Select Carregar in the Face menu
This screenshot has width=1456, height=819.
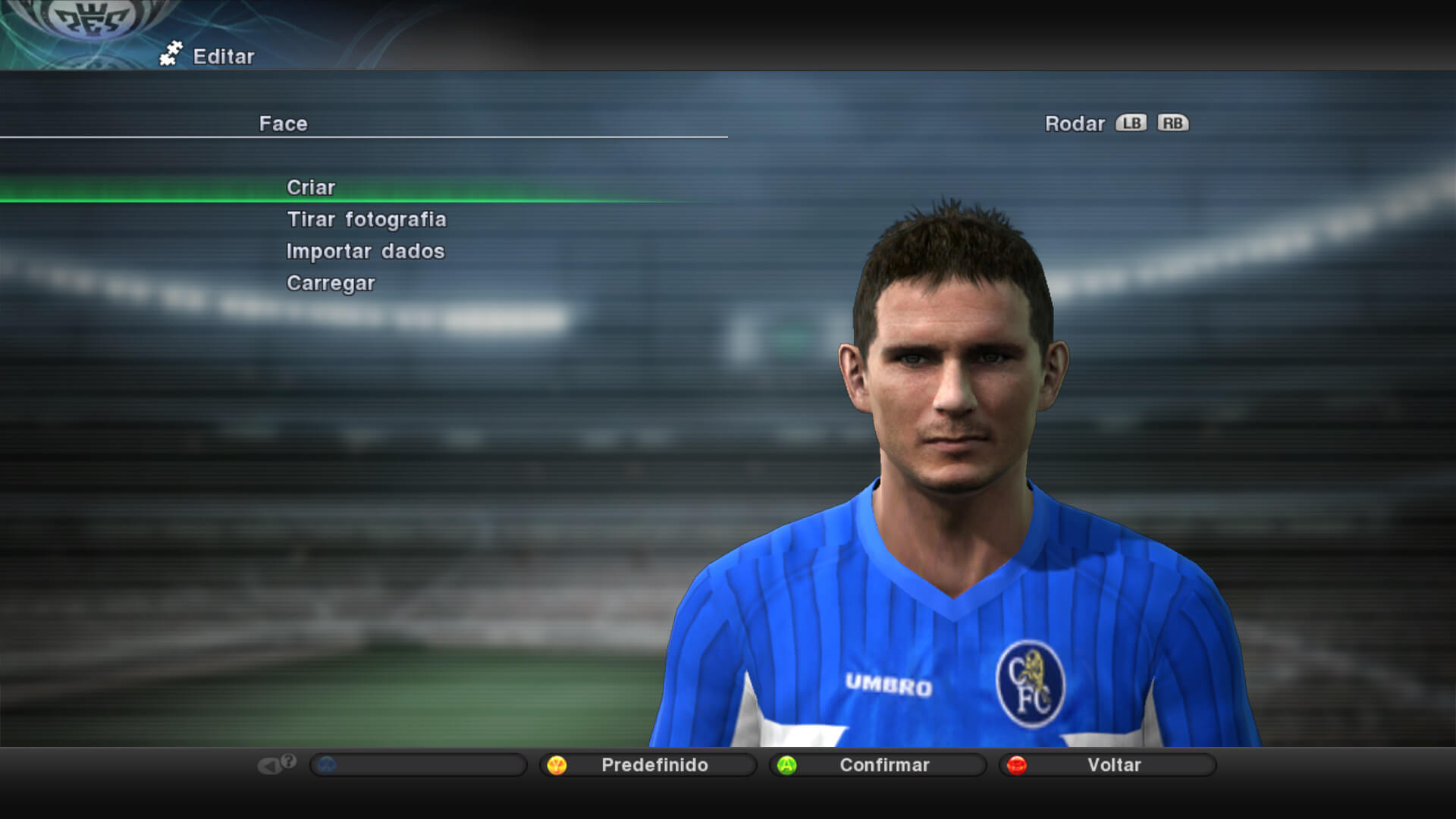tap(331, 283)
